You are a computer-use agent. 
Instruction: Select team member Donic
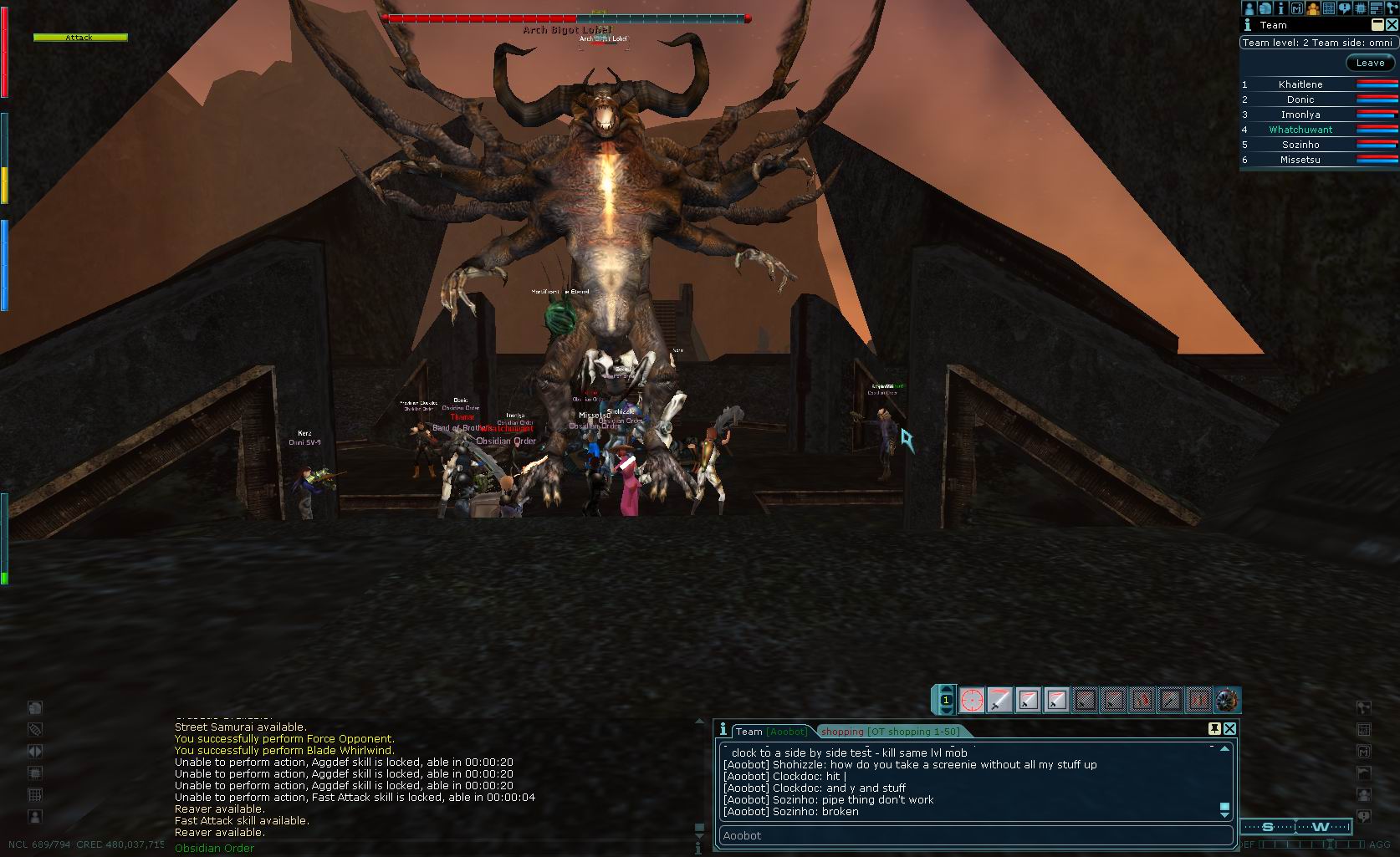pyautogui.click(x=1300, y=99)
